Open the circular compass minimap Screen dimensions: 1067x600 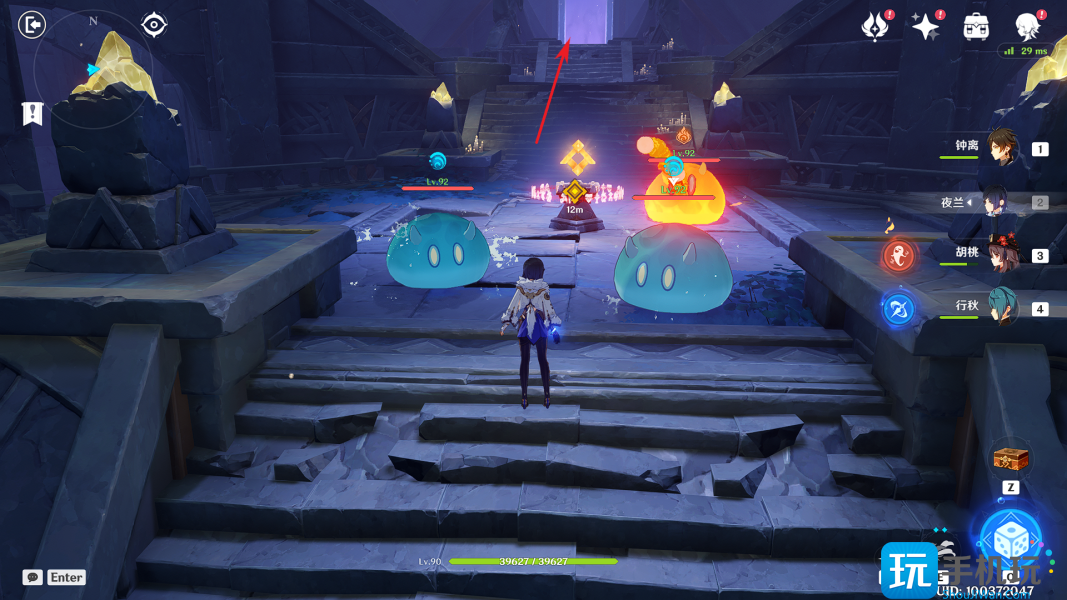pos(94,69)
